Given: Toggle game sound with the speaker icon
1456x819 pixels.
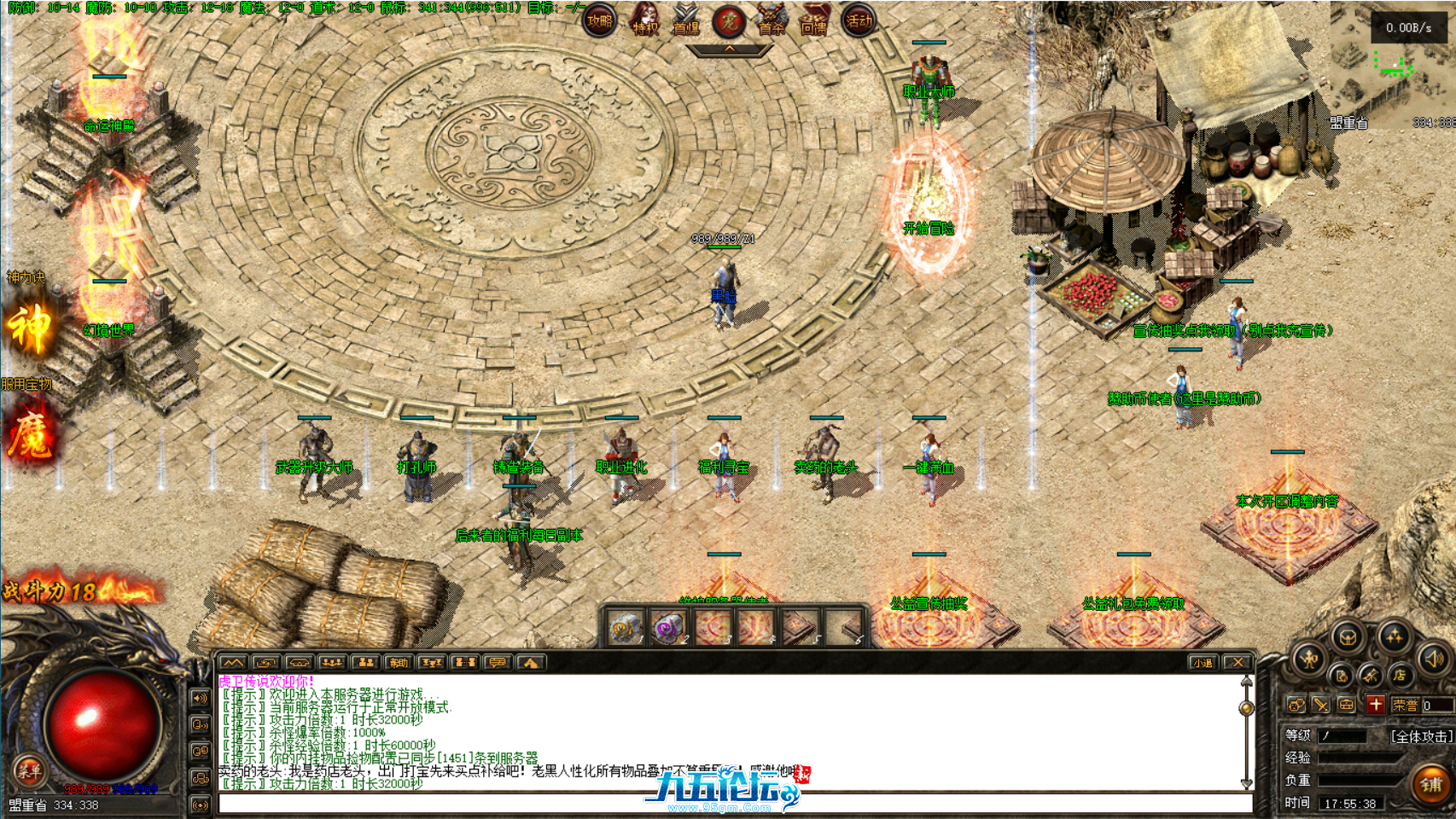Looking at the screenshot, I should 1432,659.
